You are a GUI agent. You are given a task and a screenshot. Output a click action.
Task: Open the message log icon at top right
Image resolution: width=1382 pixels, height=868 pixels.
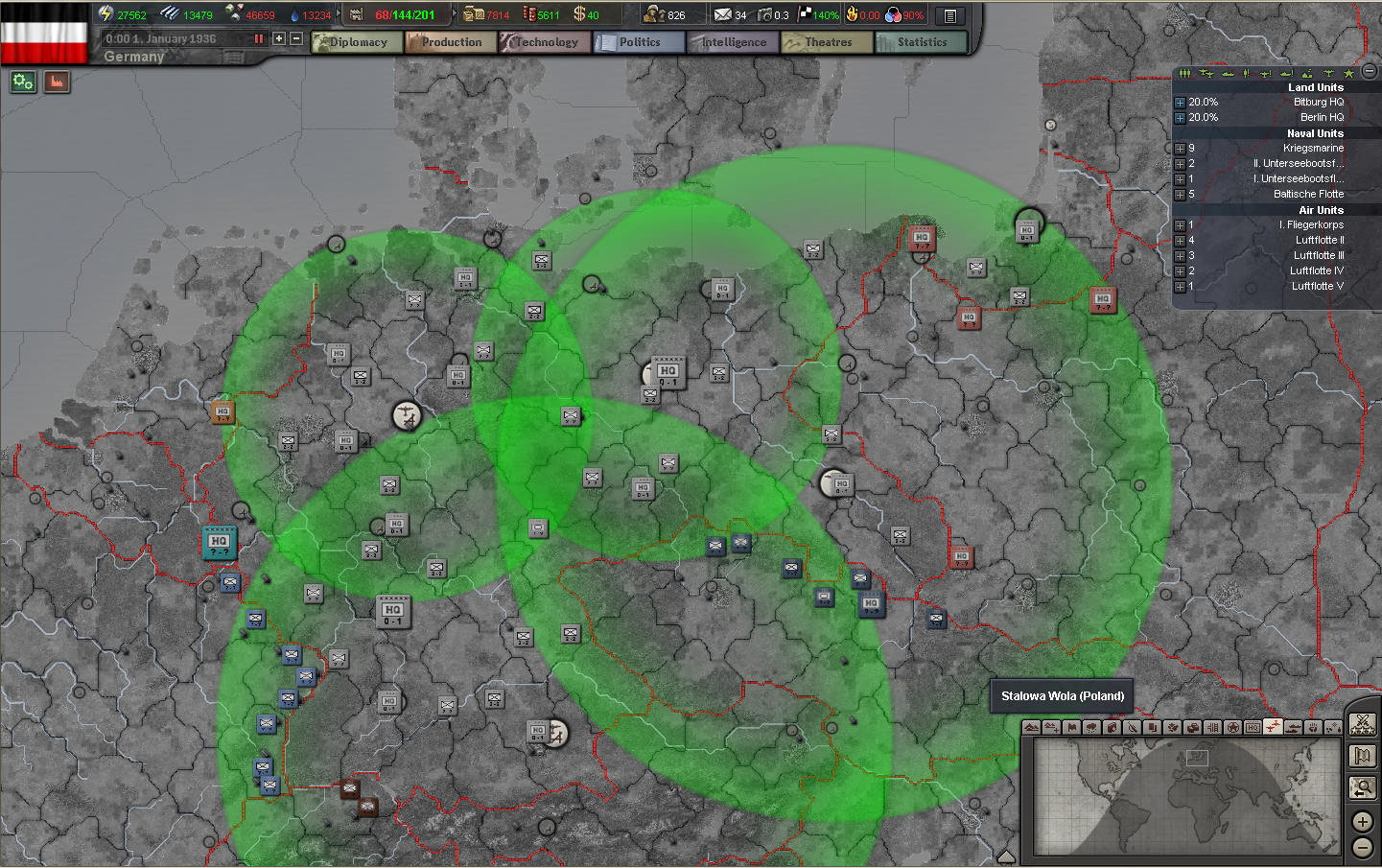pos(948,15)
